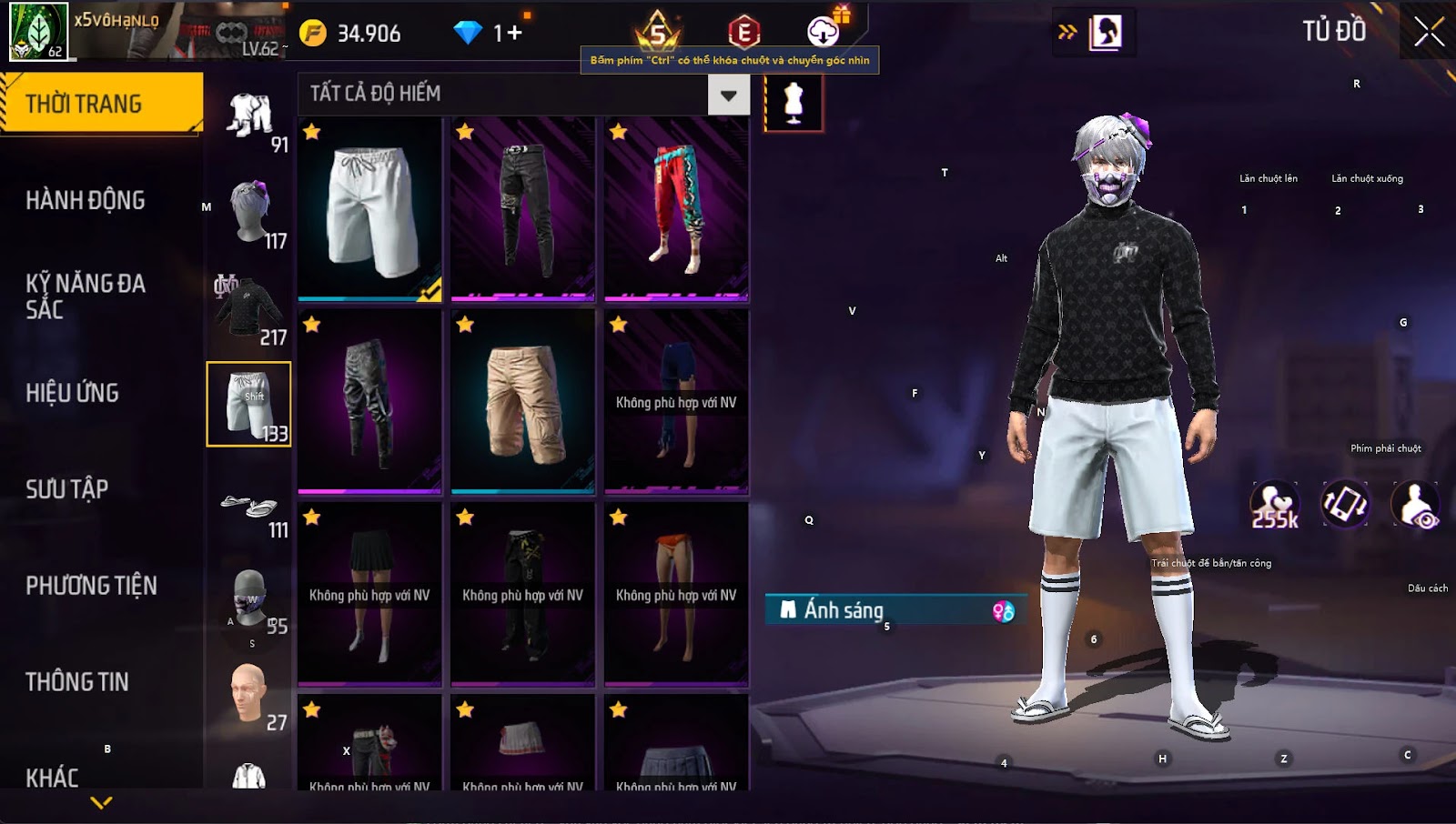Select the HIỆU ỨNG tab

(x=73, y=393)
